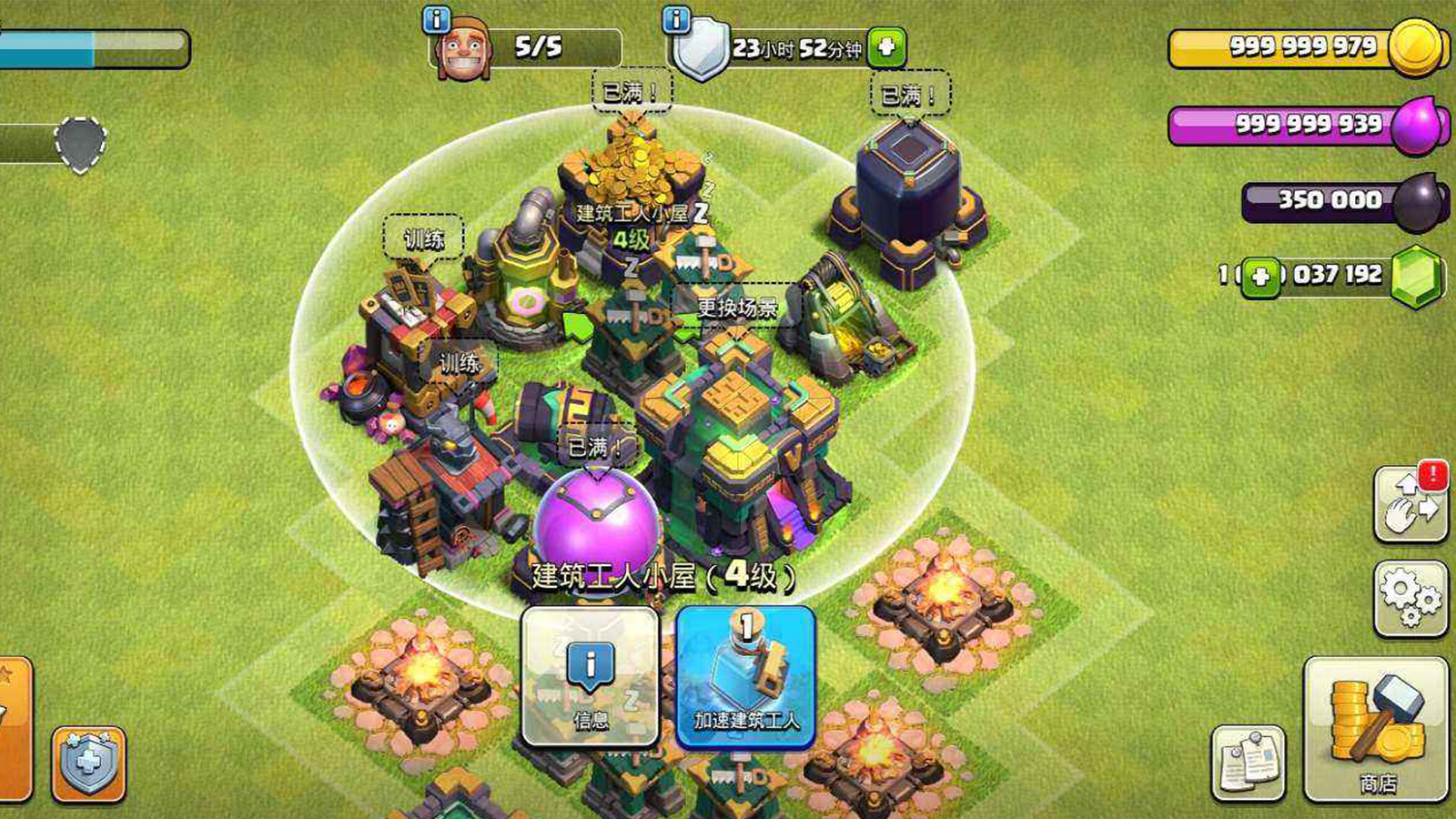
Task: Tap the 更换场景 change scenery bubble
Action: 737,307
